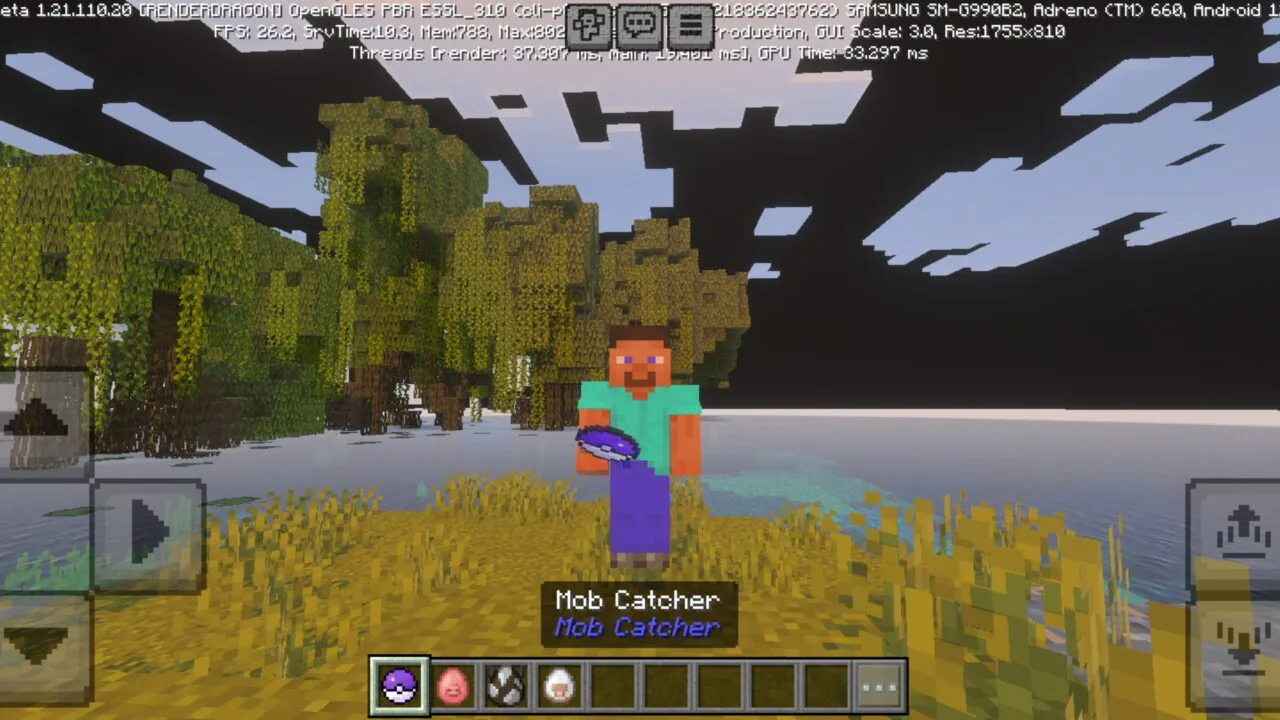Tap the three-dot hotbar expander slot
Screen dimensions: 1280x720
click(x=879, y=685)
